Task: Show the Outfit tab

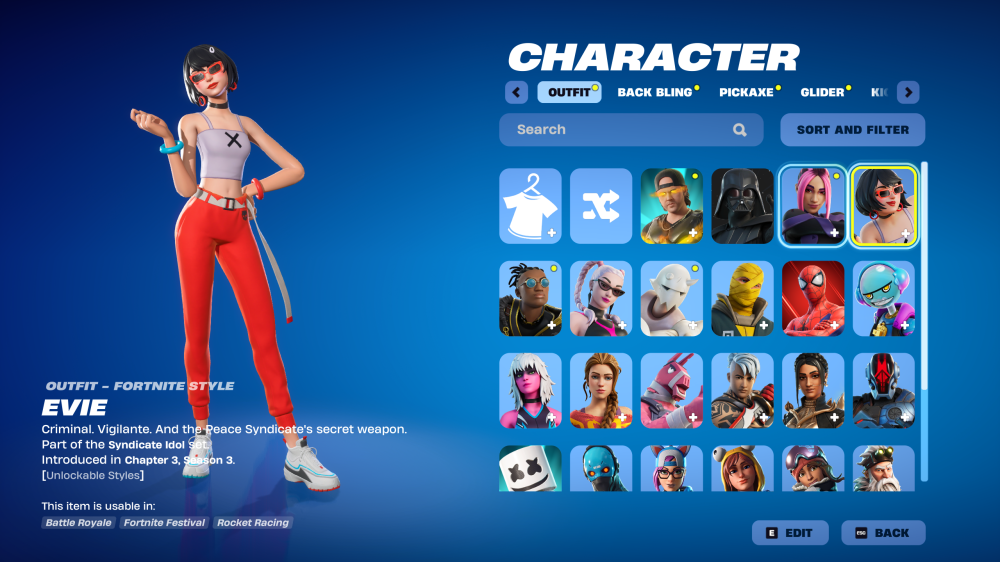Action: tap(569, 92)
